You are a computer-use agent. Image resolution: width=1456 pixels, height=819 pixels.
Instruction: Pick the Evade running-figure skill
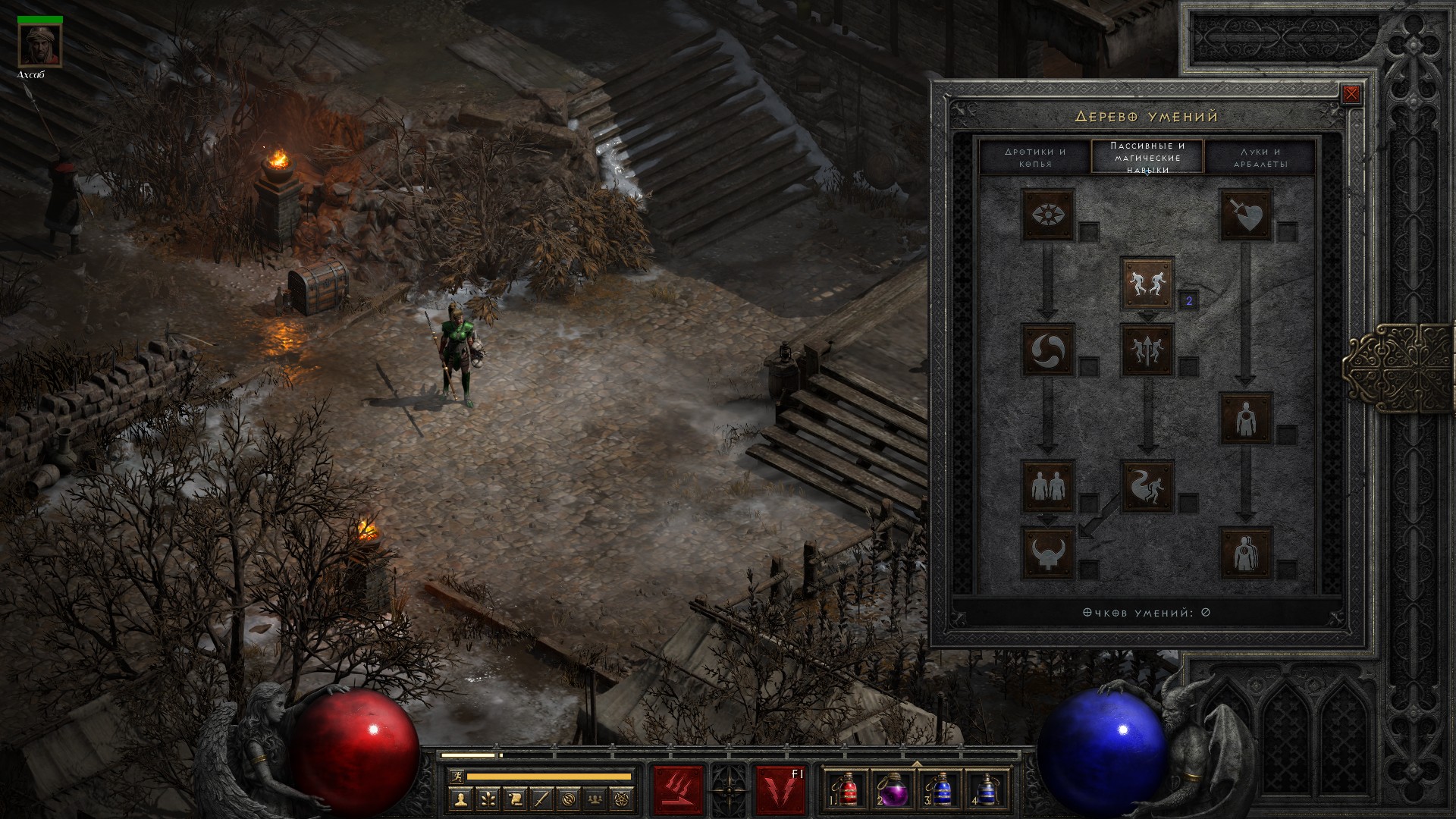(1147, 485)
